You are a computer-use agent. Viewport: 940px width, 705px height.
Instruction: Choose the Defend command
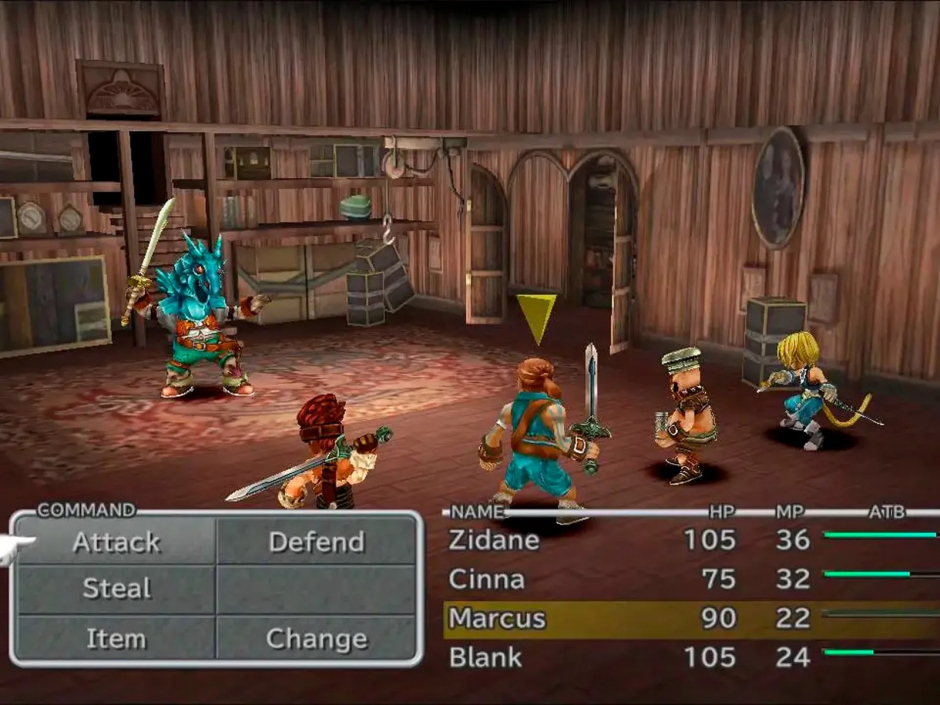317,543
